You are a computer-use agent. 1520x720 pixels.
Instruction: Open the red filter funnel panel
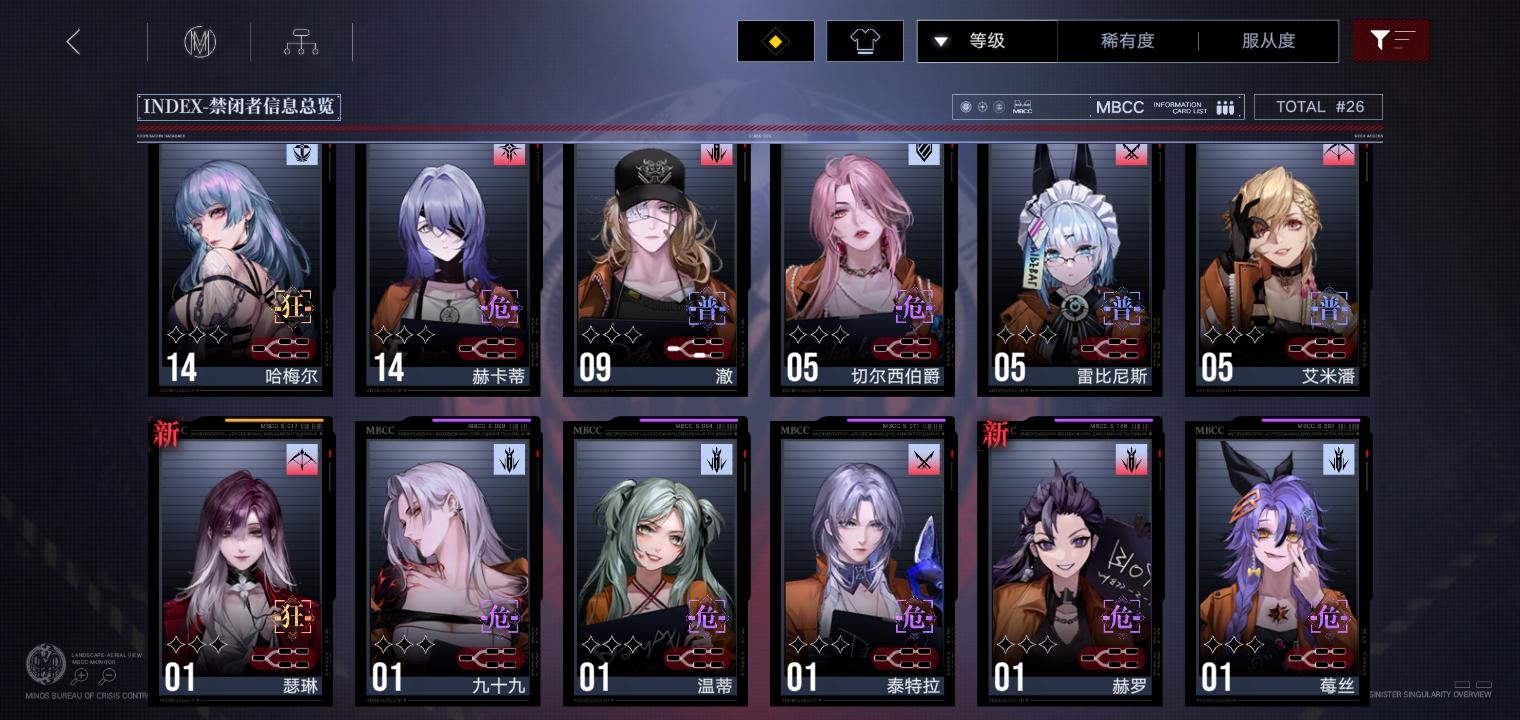tap(1391, 41)
